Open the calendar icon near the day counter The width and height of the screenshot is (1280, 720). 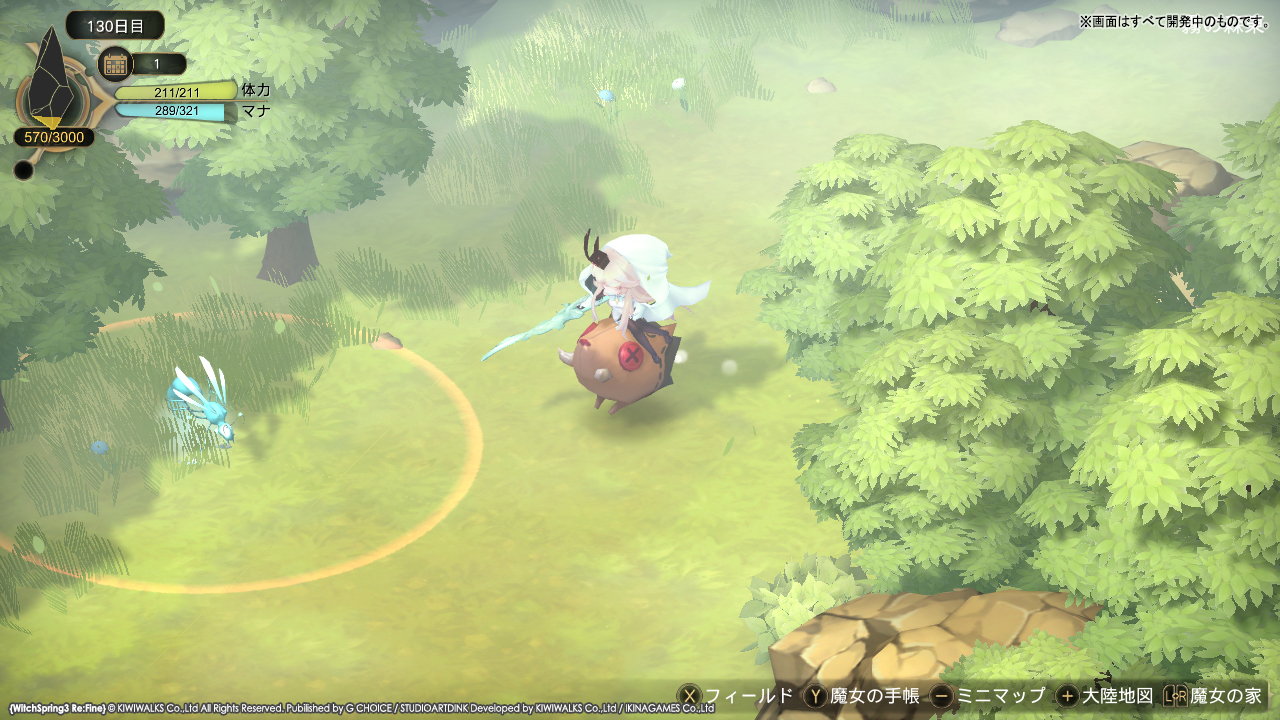(x=118, y=62)
